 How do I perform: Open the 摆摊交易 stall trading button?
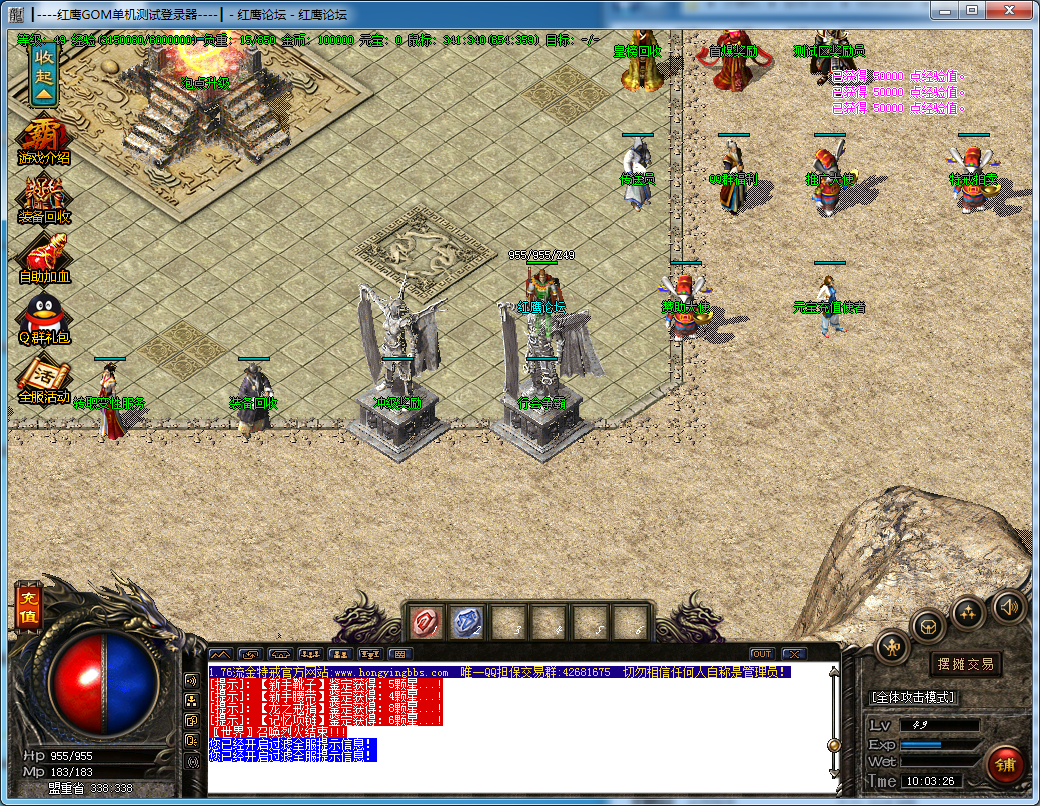click(966, 664)
